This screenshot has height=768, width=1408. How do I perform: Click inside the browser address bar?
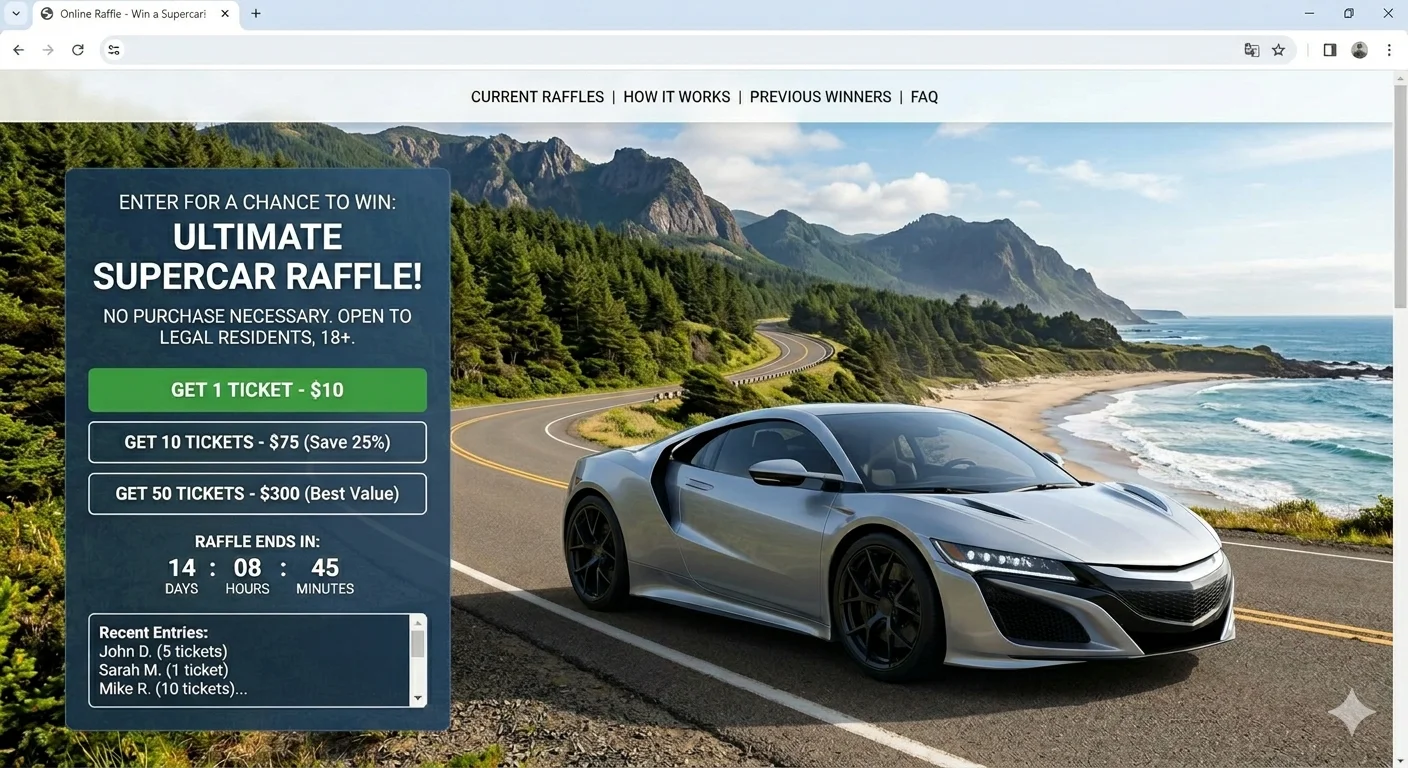pyautogui.click(x=600, y=49)
